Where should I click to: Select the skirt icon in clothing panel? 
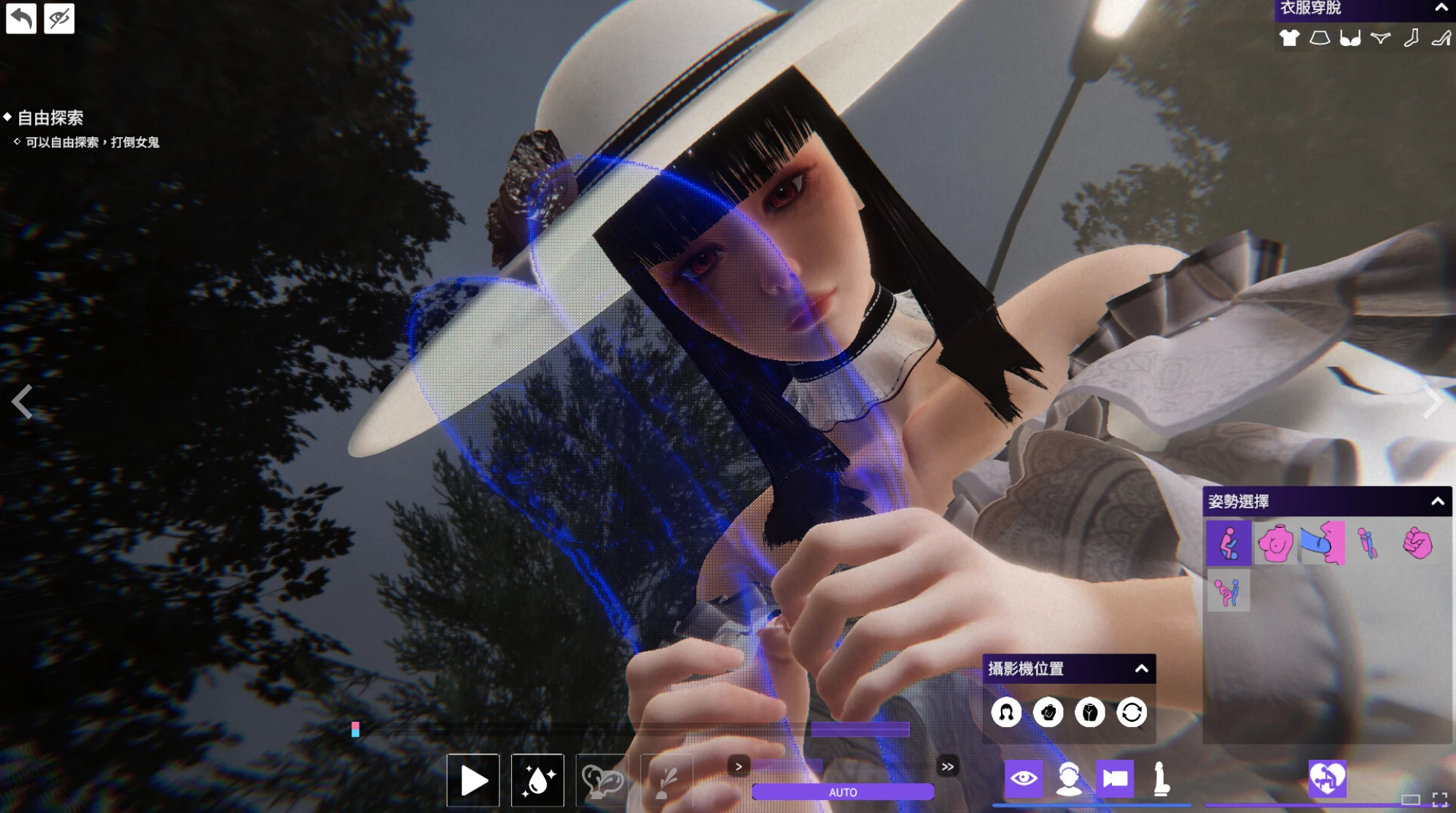coord(1320,38)
